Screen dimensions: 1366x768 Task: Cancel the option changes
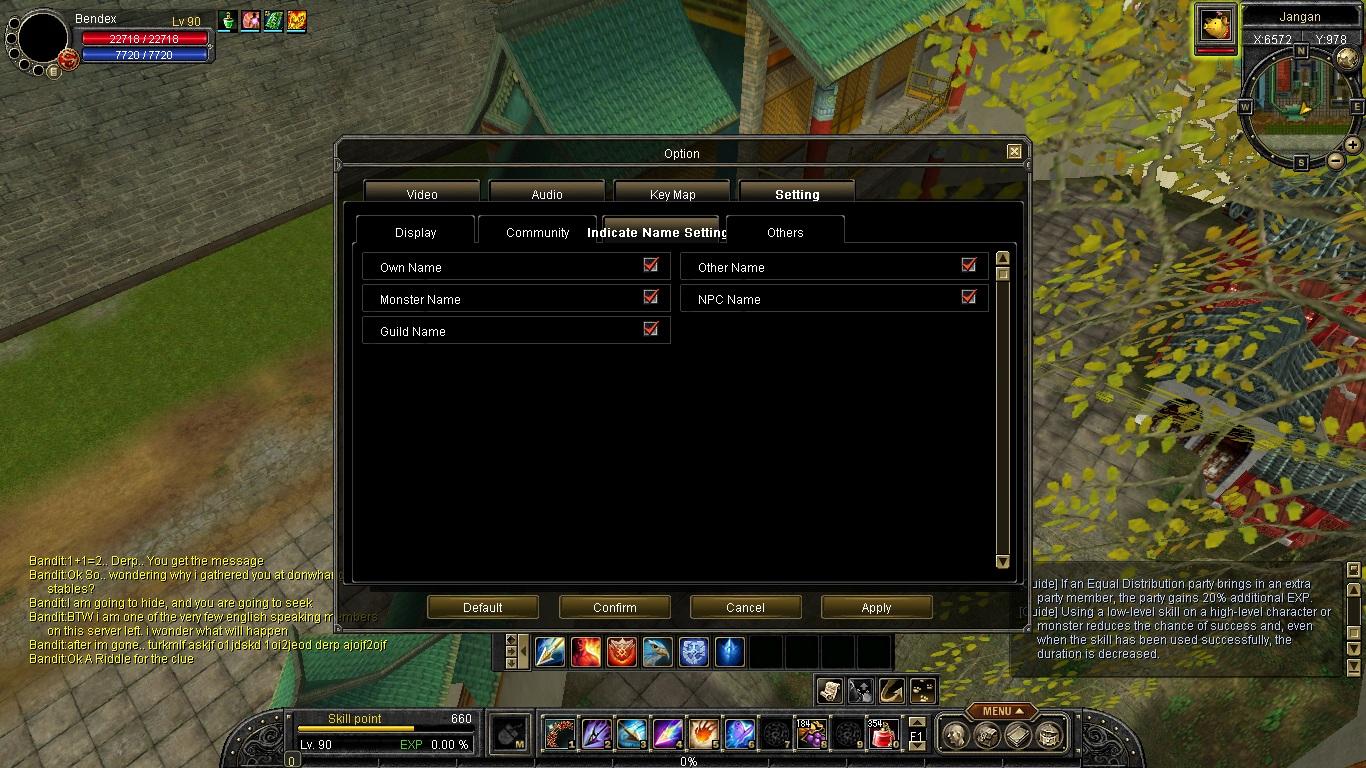coord(745,607)
